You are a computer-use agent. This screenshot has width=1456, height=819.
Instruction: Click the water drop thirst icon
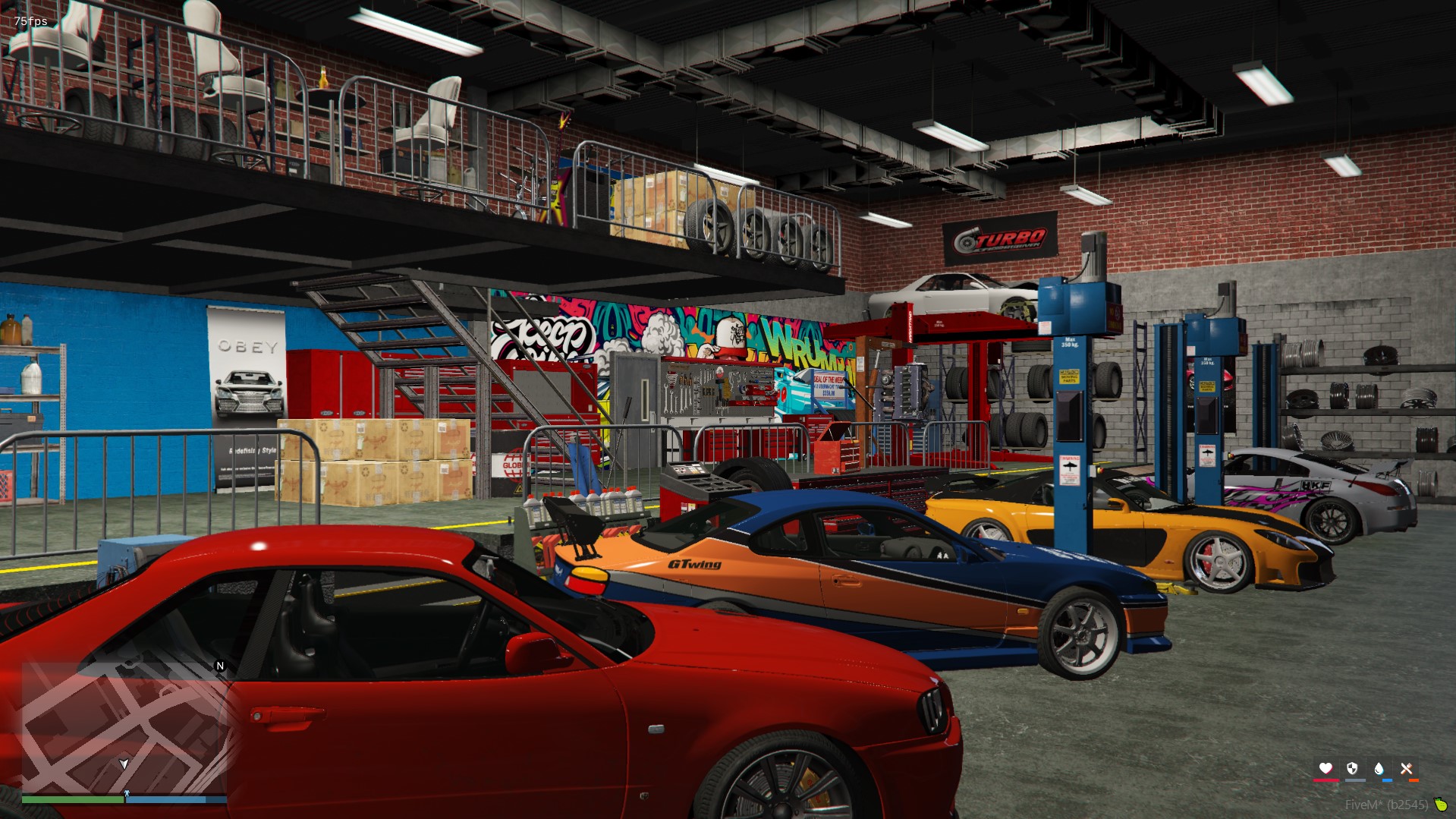click(1379, 768)
